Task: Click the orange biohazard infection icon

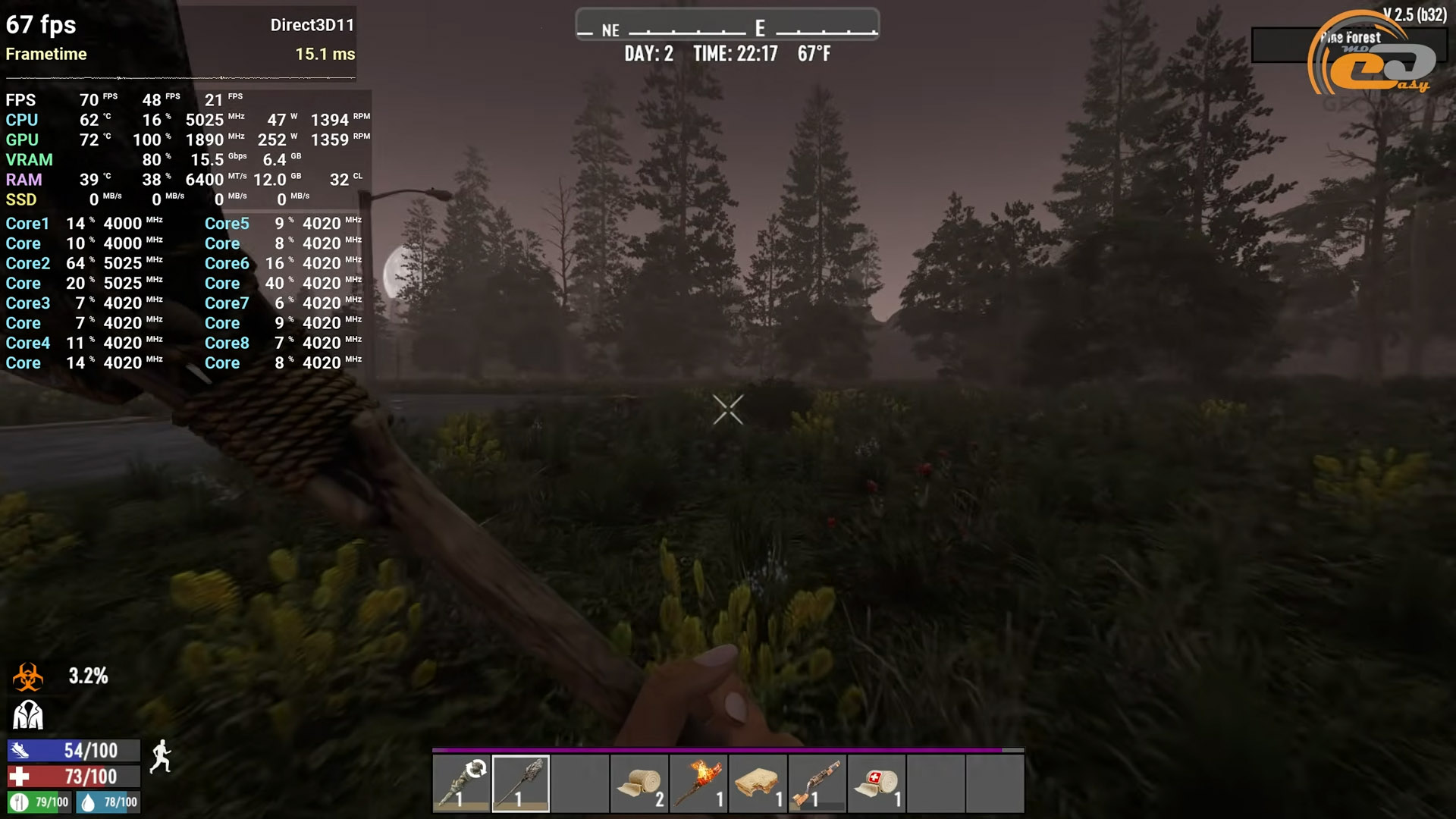Action: 28,676
